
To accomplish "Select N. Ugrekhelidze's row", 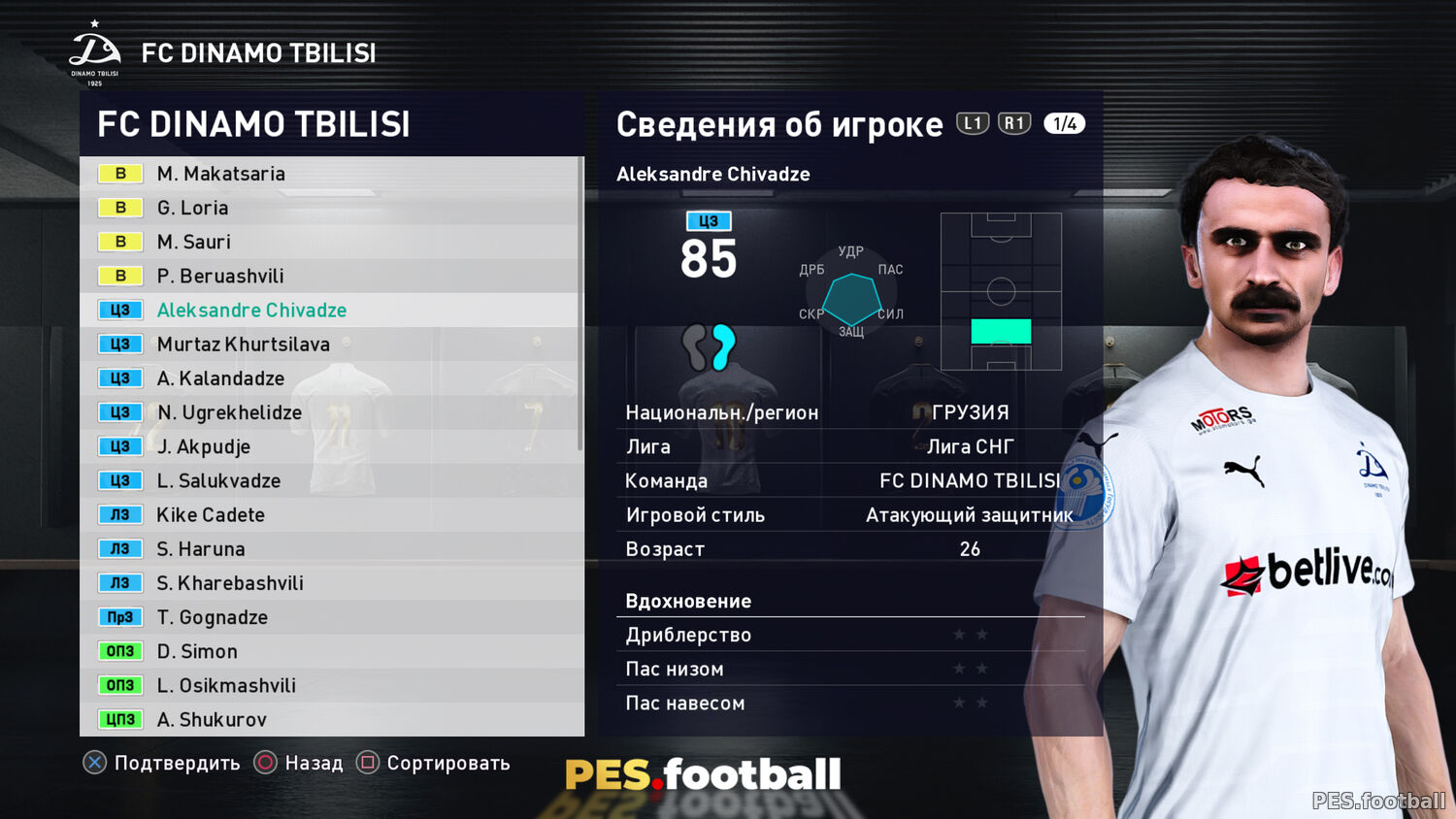I will (x=229, y=412).
